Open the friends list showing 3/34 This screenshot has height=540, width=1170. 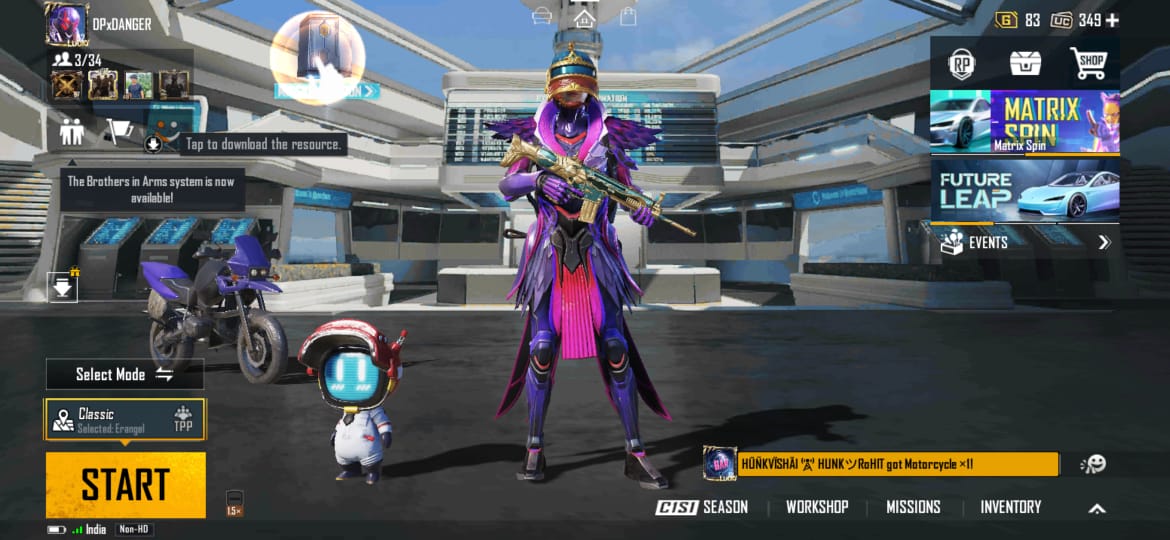[x=80, y=60]
